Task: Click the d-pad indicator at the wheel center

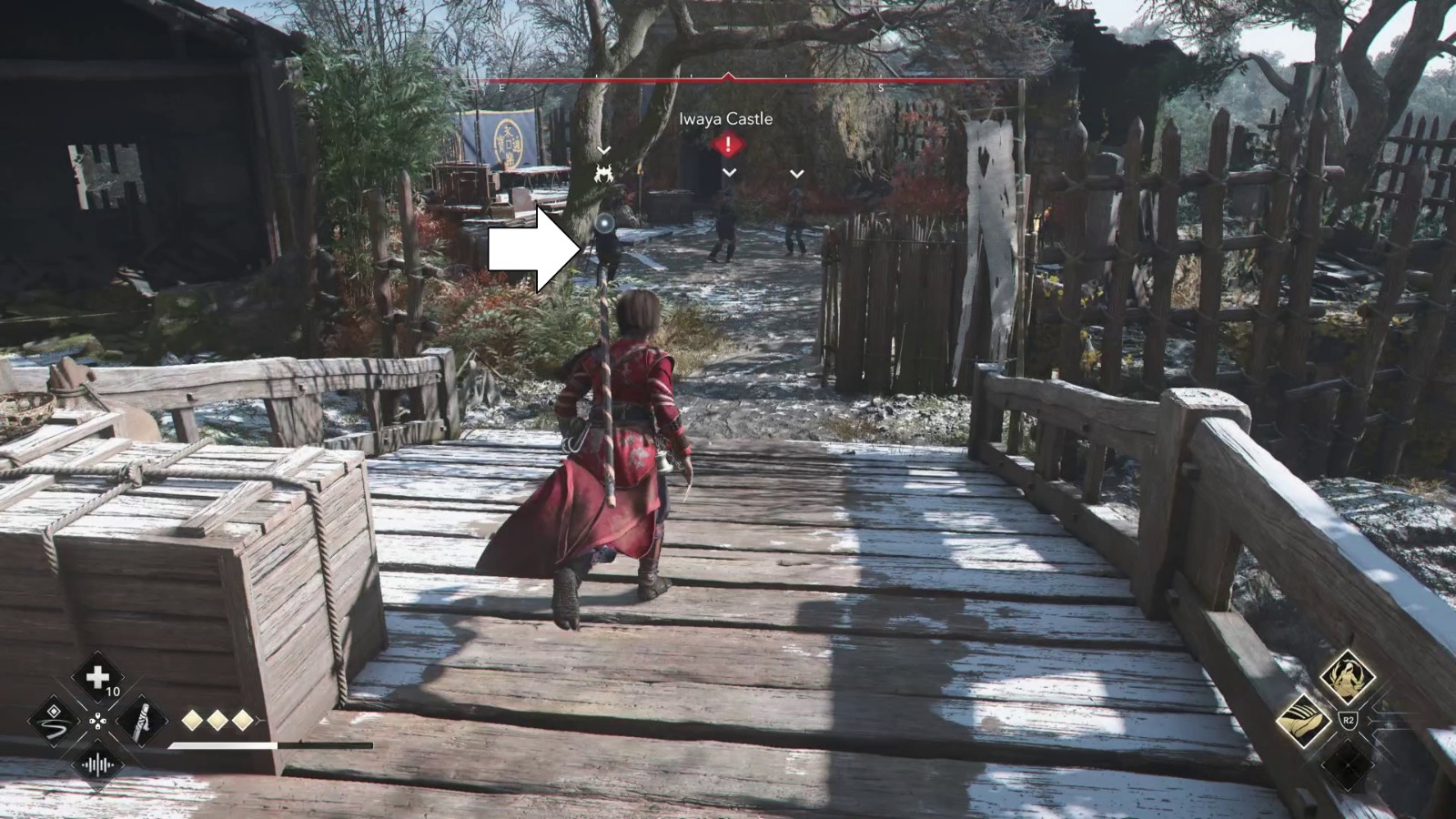Action: pos(97,722)
